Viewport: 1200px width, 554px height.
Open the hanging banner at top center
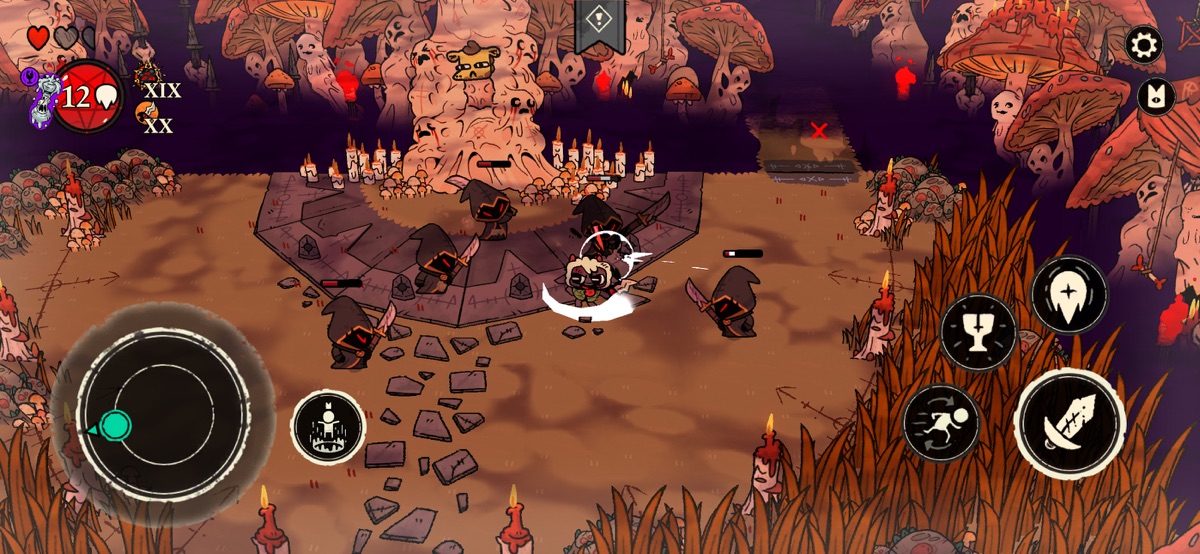600,22
